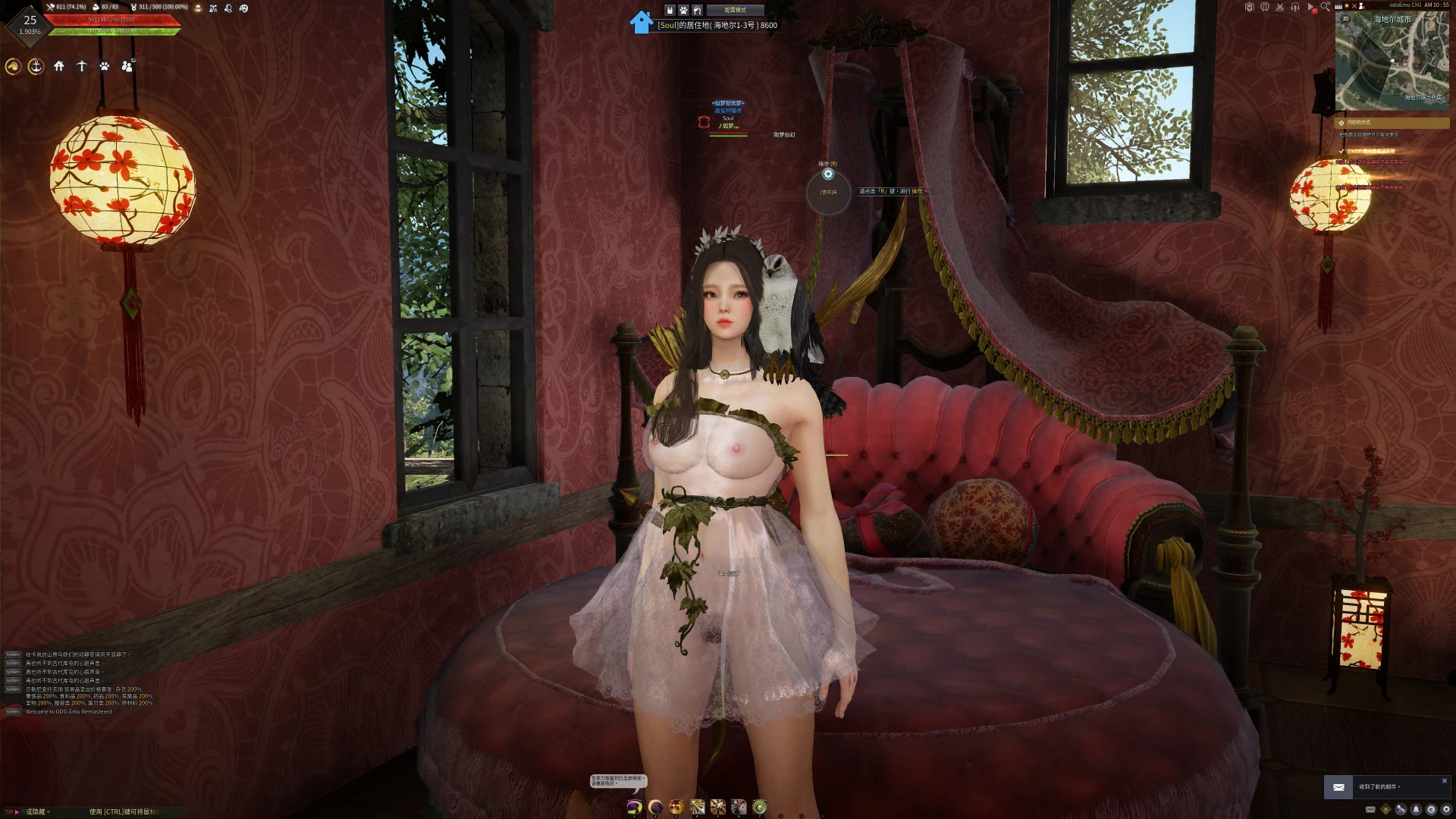Viewport: 1456px width, 819px height.
Task: Click the placement mode button
Action: click(x=735, y=10)
